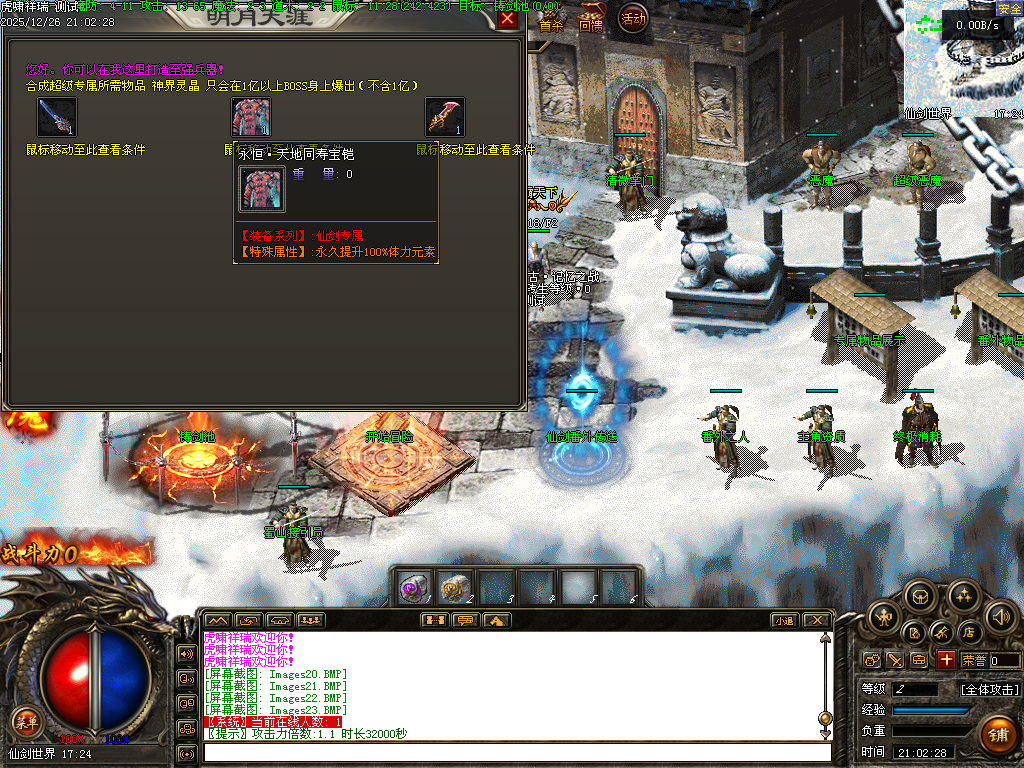Open the 活动 events button
Viewport: 1024px width, 768px height.
[633, 18]
